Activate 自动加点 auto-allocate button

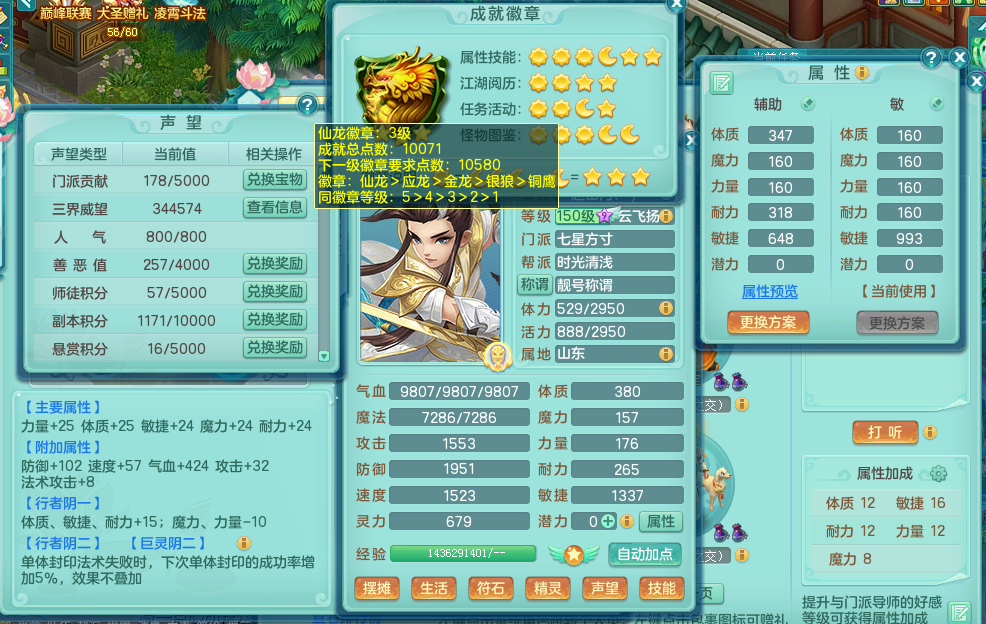644,554
